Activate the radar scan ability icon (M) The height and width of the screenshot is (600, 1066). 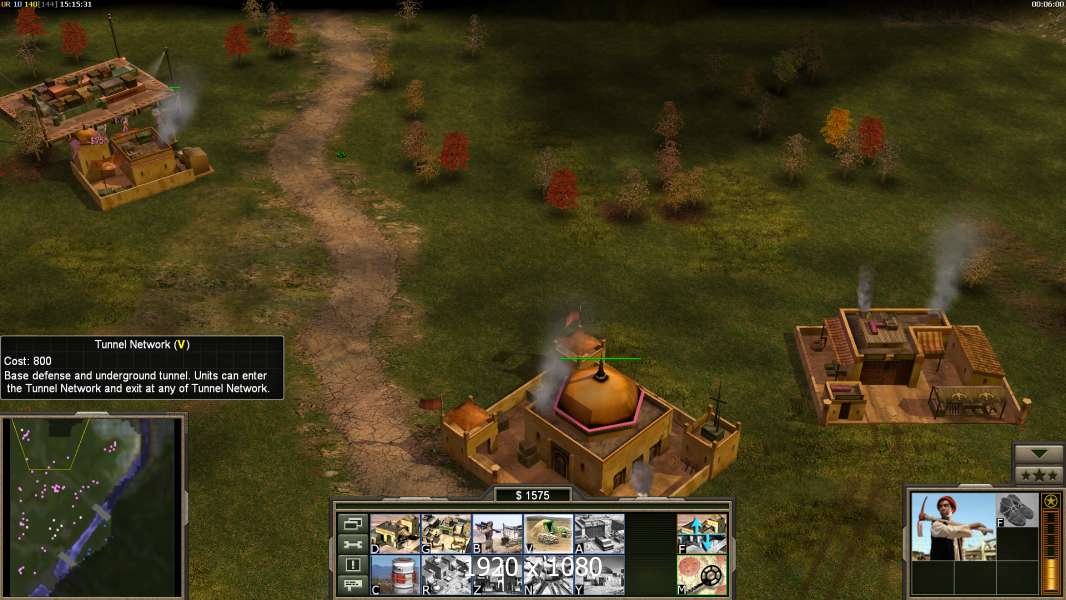702,574
